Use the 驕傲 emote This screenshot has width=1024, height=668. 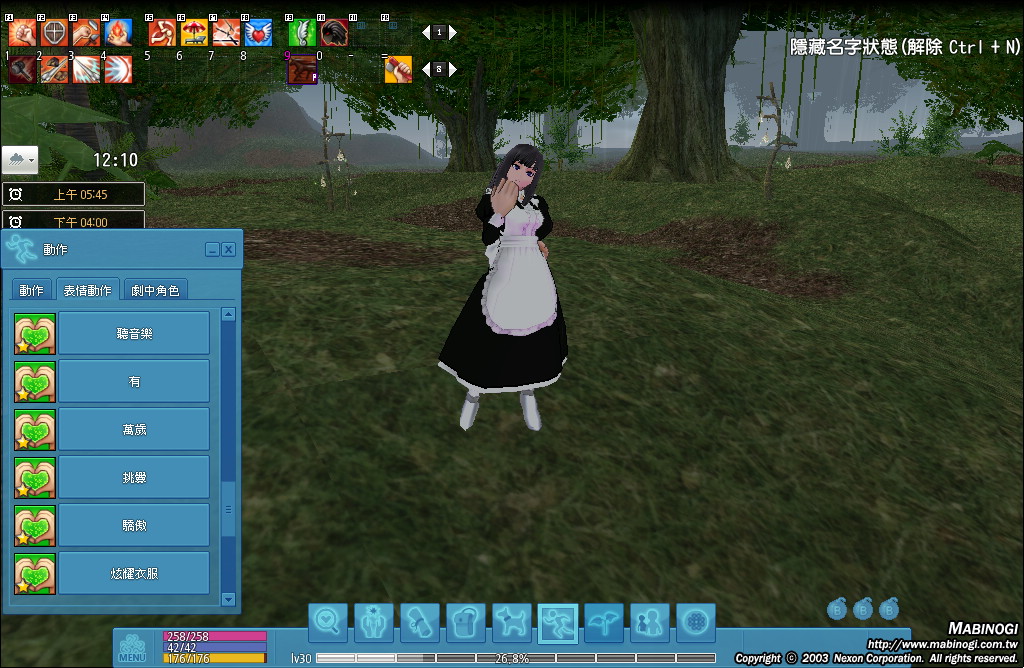point(134,525)
